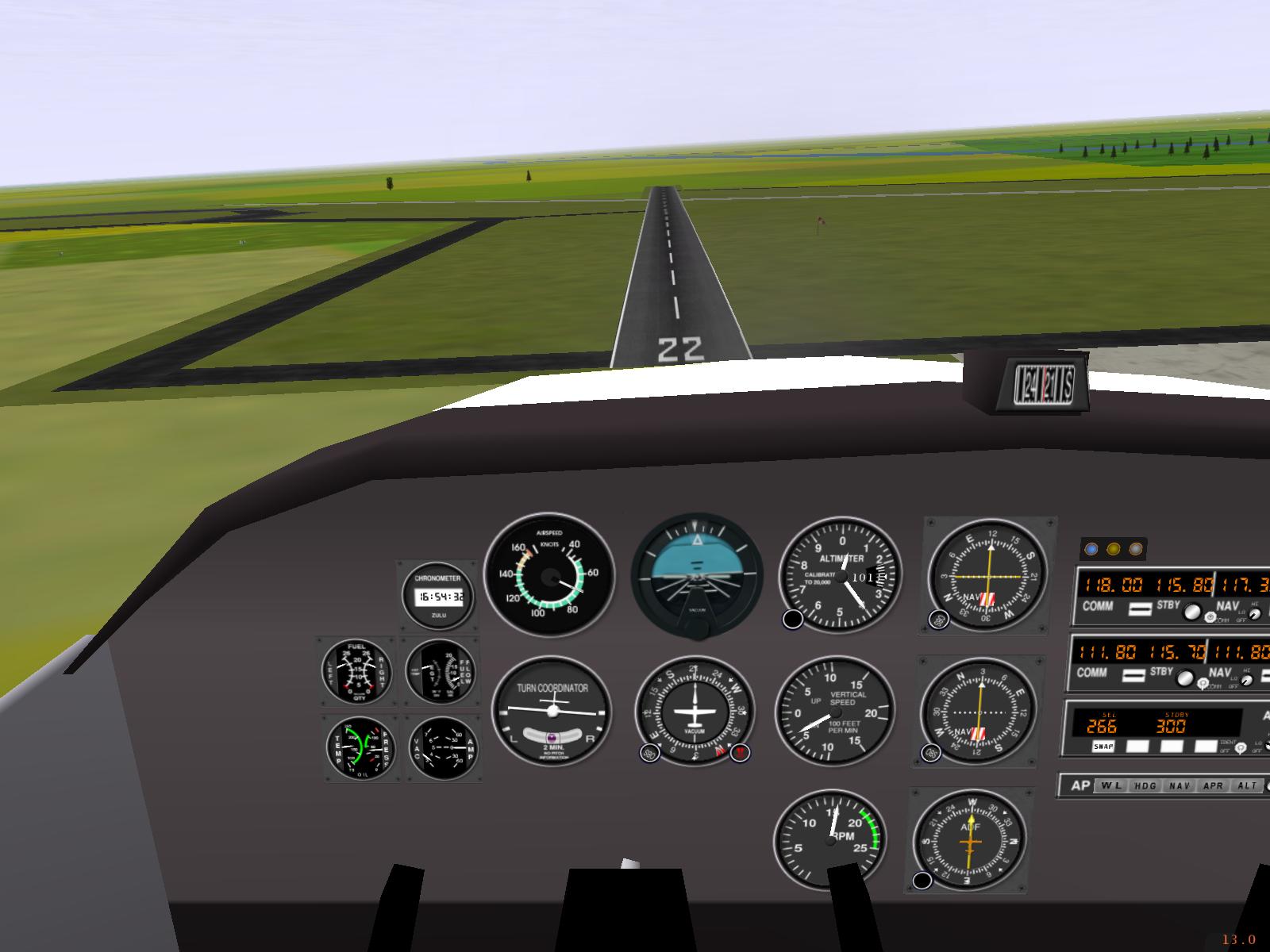Turn the second radio's COMM tuning knob

[1185, 678]
